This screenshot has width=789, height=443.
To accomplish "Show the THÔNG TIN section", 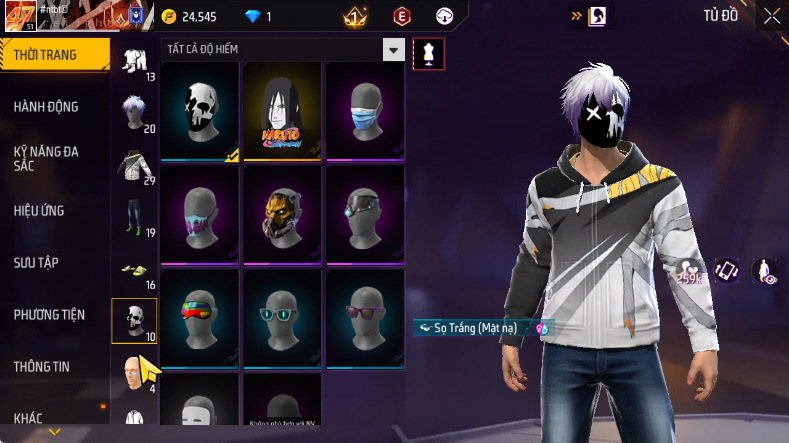I will 42,367.
